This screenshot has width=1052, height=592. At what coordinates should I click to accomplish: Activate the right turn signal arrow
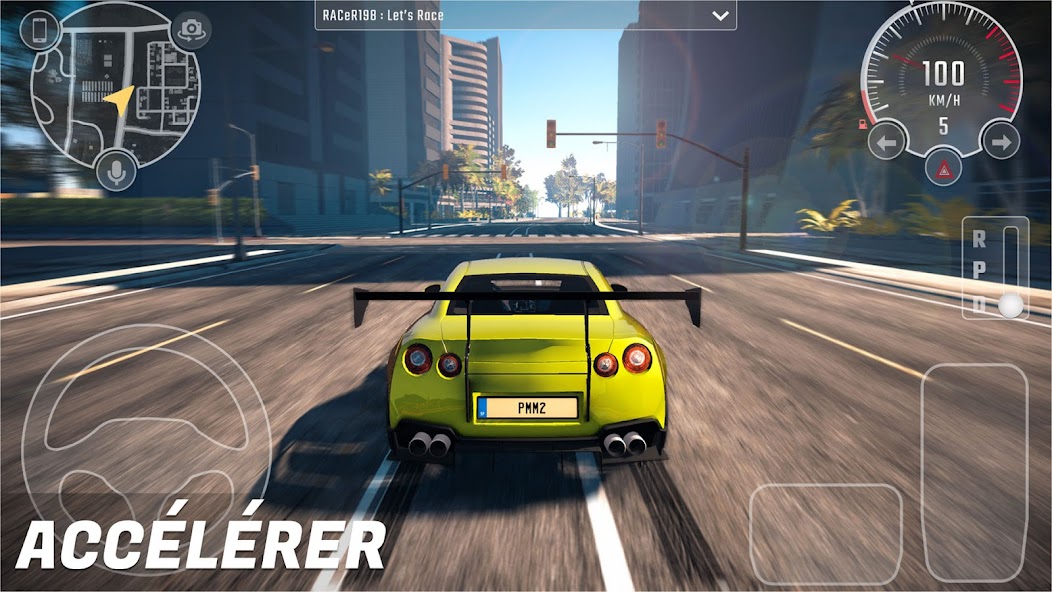999,142
